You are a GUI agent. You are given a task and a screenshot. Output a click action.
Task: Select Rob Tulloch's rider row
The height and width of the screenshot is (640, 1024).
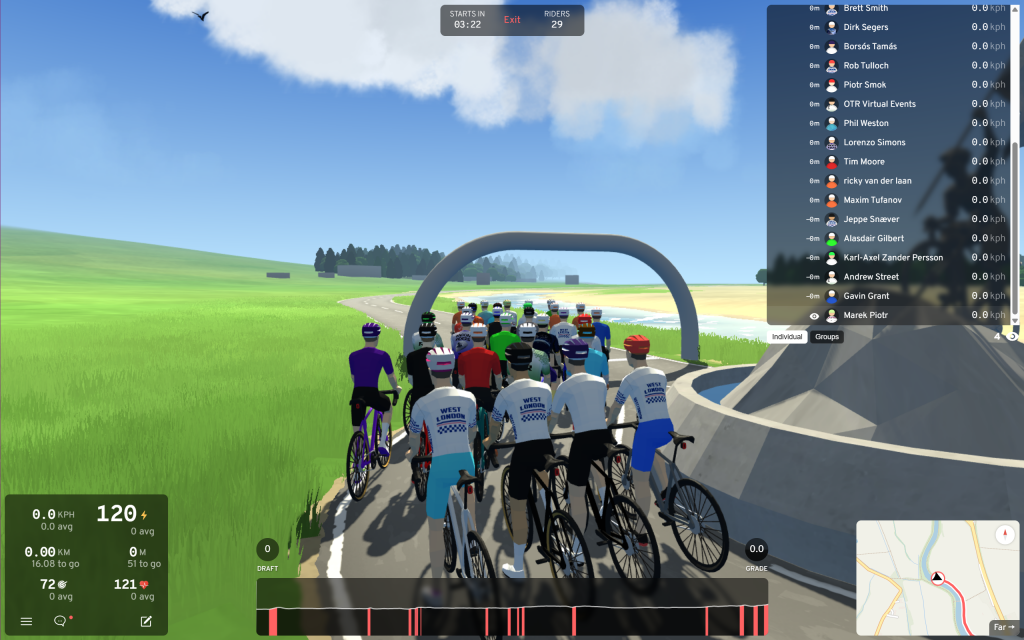point(866,66)
